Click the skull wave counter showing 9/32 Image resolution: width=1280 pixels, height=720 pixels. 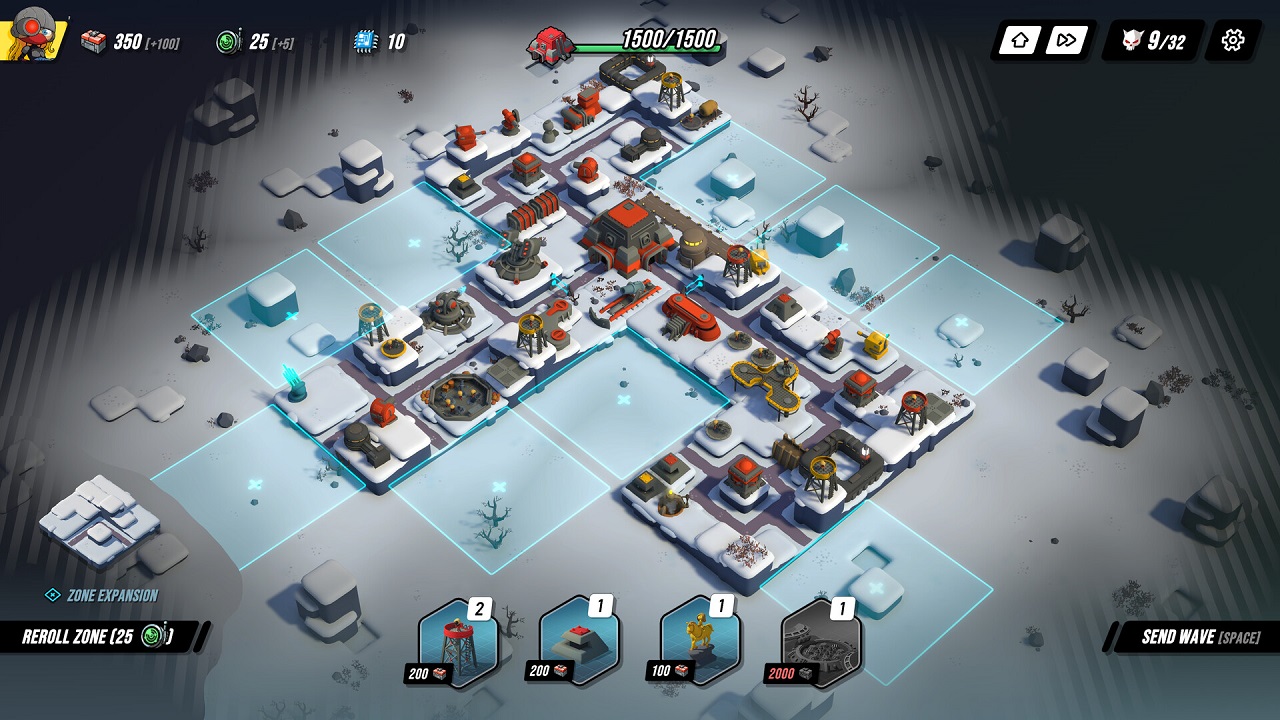coord(1148,40)
